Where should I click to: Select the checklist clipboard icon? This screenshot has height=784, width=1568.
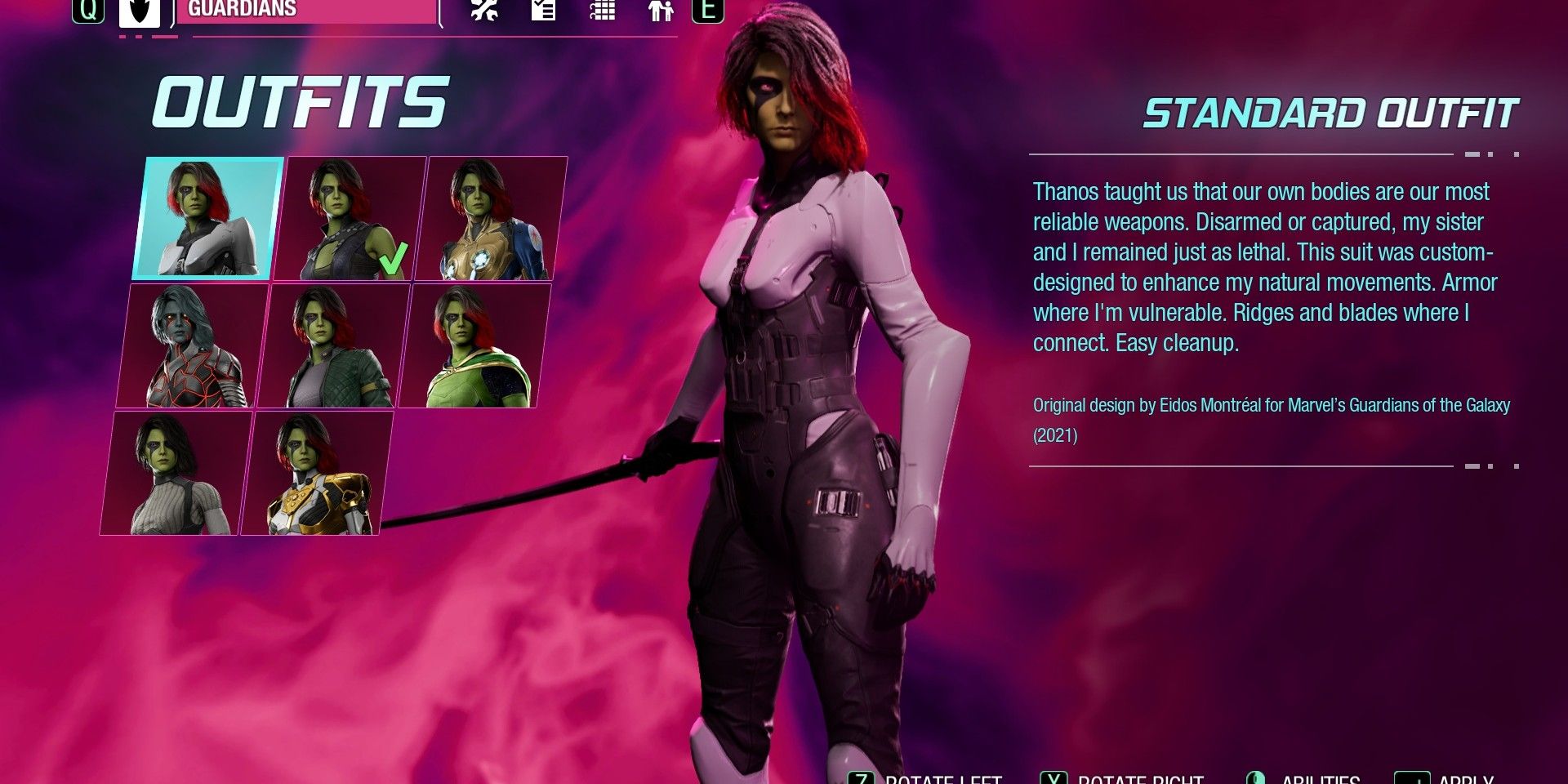tap(543, 12)
